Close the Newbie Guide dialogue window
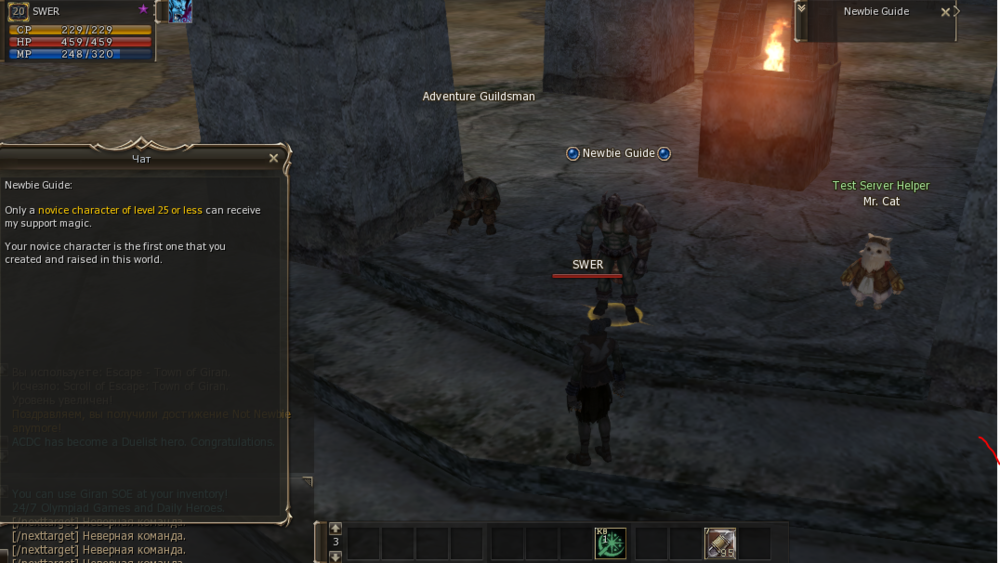This screenshot has height=563, width=1000. point(274,158)
